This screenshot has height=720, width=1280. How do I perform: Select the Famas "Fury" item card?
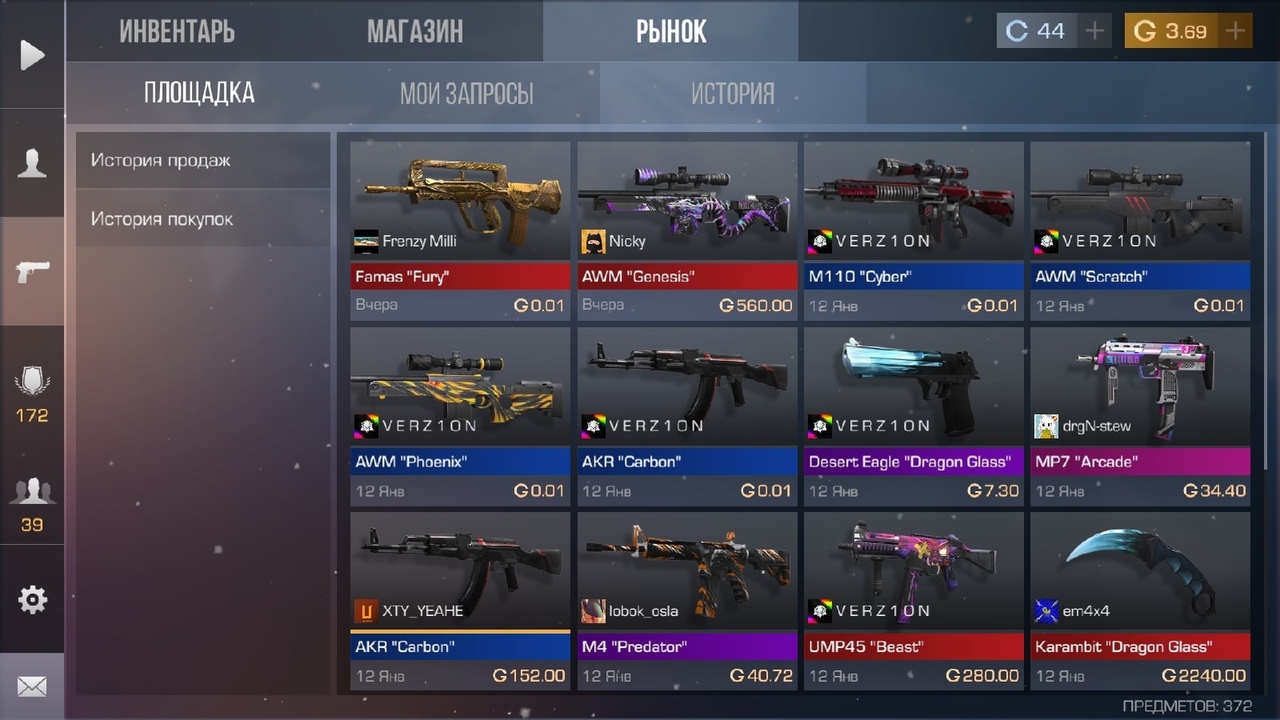(x=460, y=230)
